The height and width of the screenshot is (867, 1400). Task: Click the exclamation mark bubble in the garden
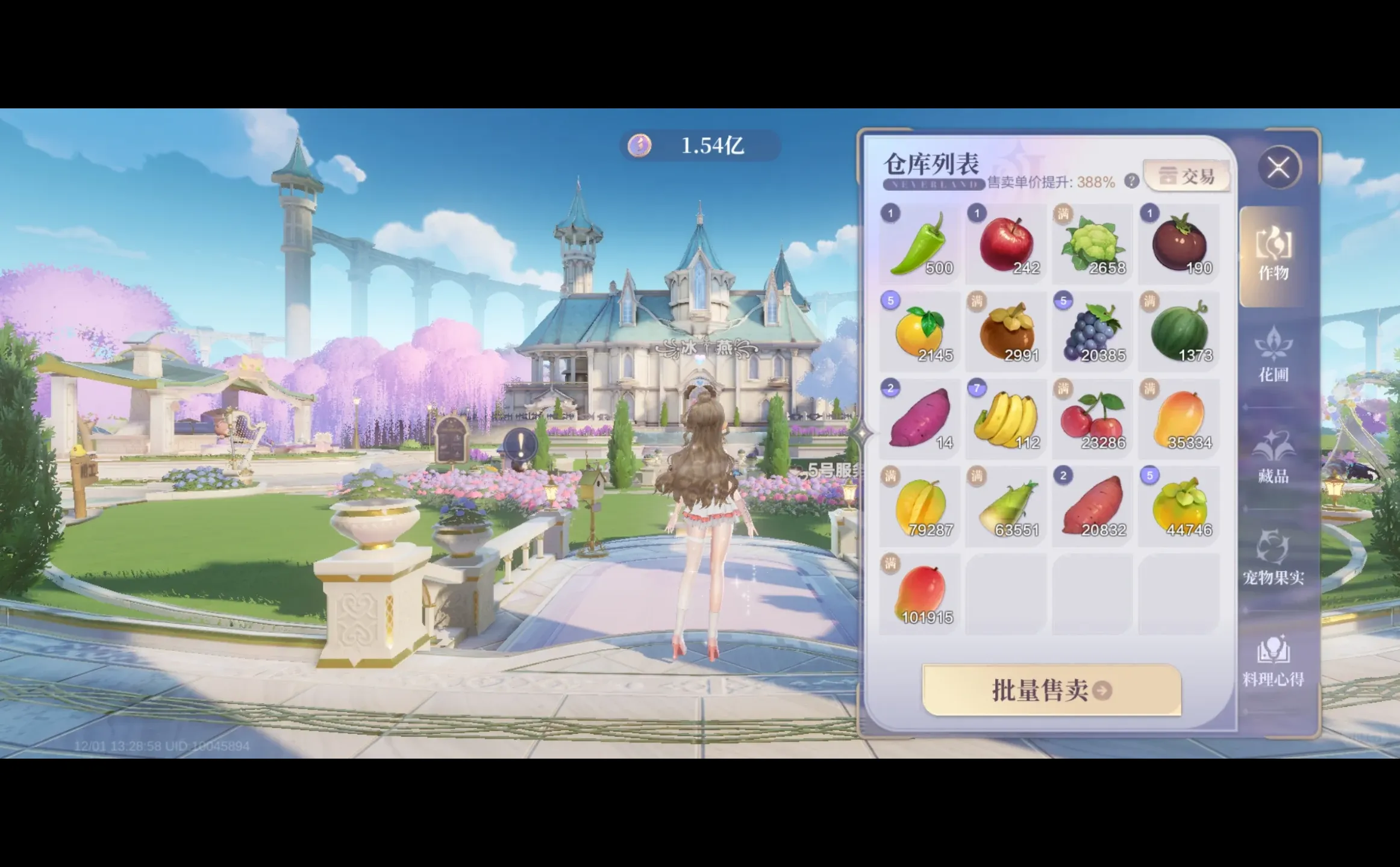click(520, 443)
